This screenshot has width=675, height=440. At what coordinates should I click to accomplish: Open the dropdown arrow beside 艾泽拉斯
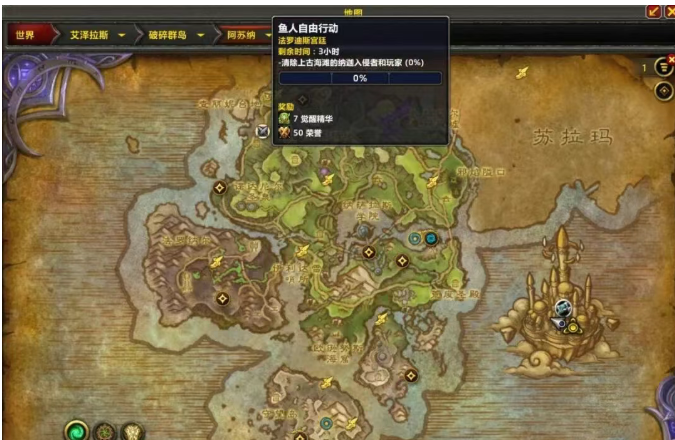[x=122, y=35]
